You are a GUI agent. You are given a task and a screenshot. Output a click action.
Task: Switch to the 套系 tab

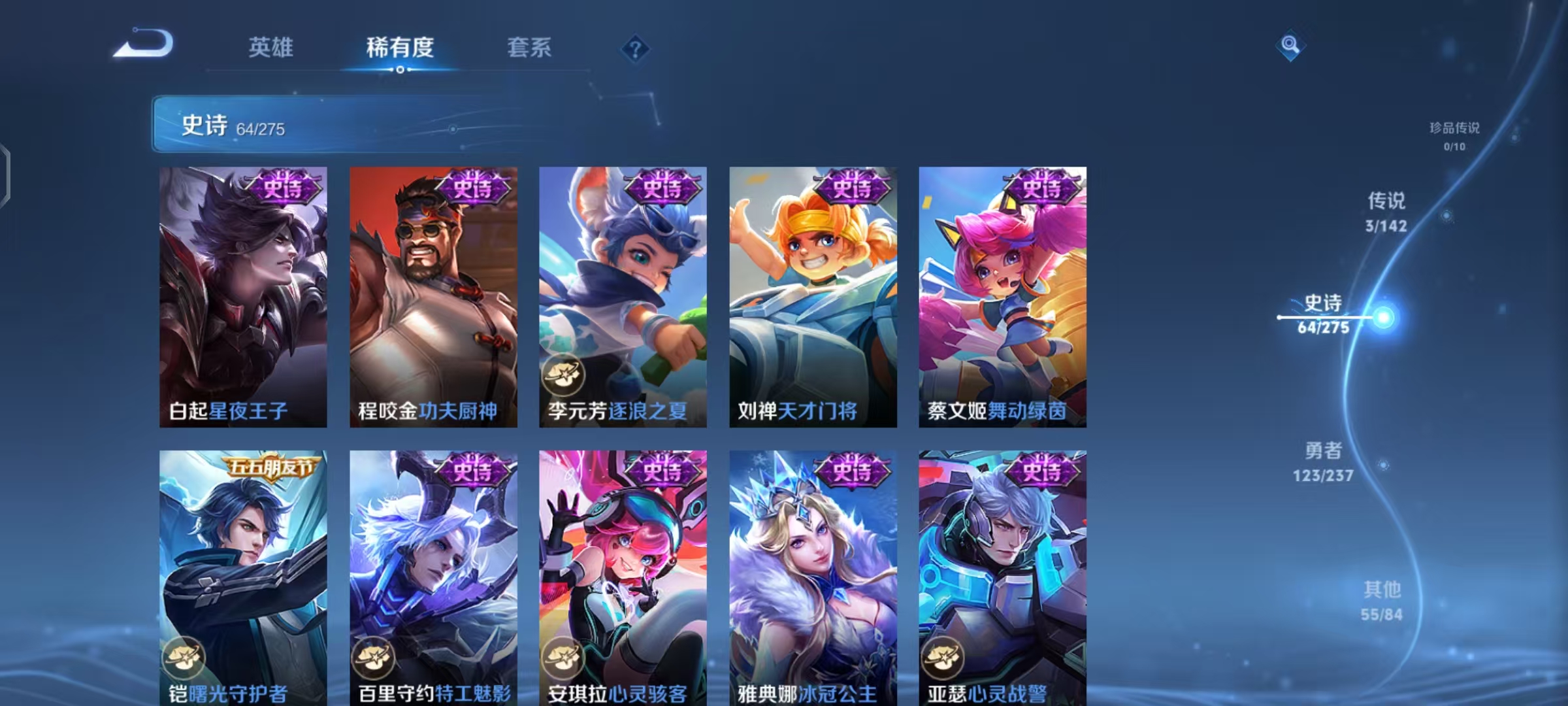528,48
